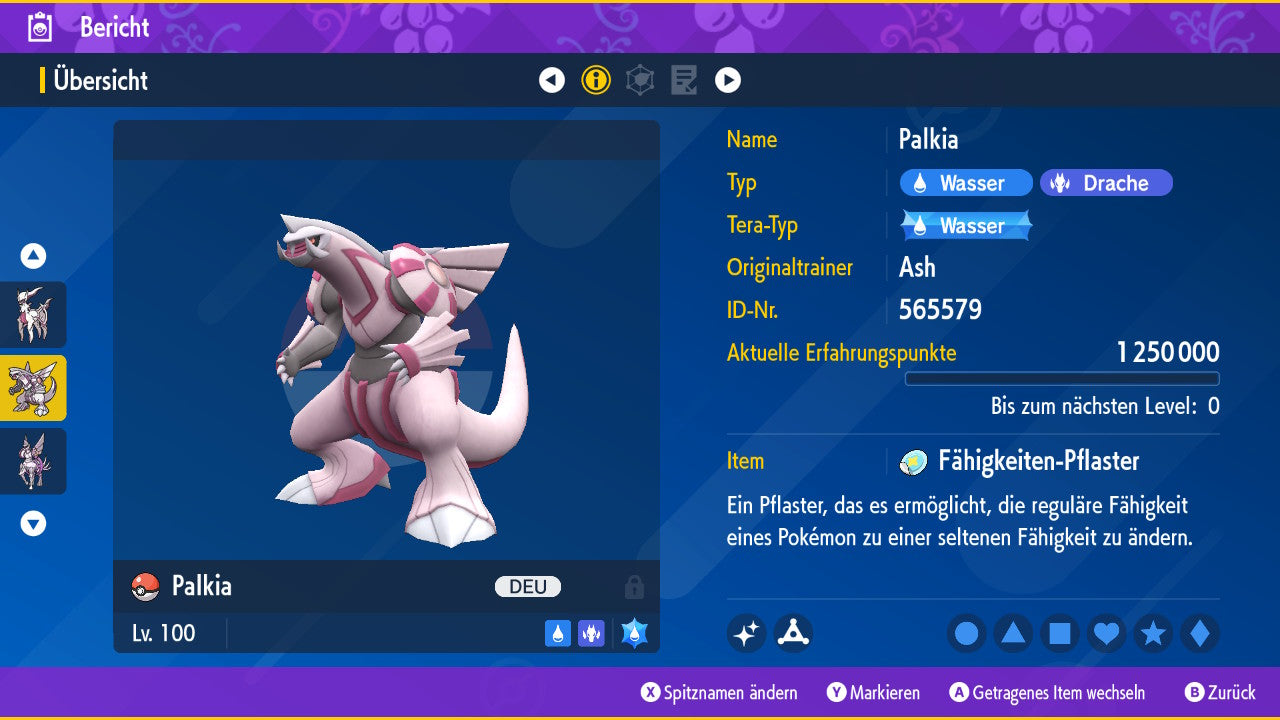
Task: Click the Paldea origin mark icon
Action: pyautogui.click(x=793, y=633)
